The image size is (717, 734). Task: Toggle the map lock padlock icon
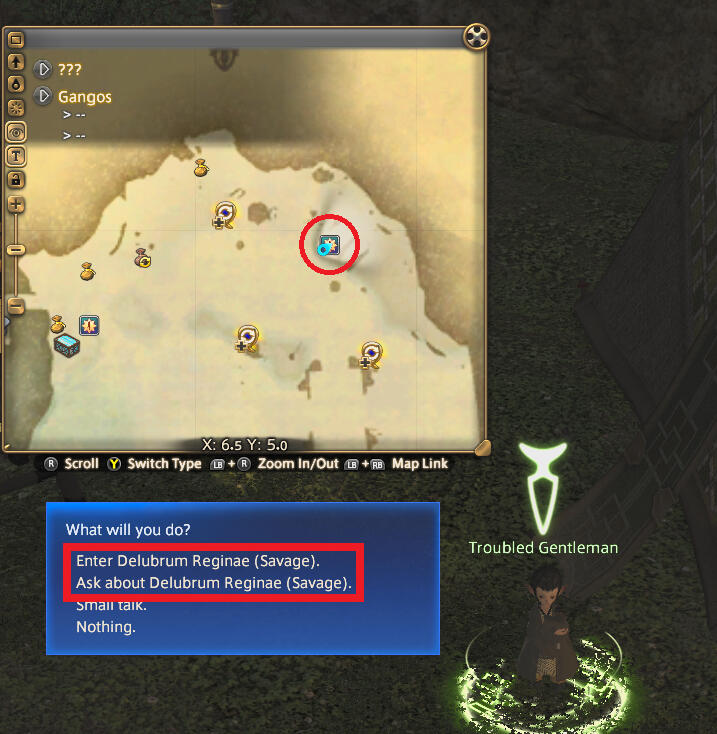pos(16,180)
